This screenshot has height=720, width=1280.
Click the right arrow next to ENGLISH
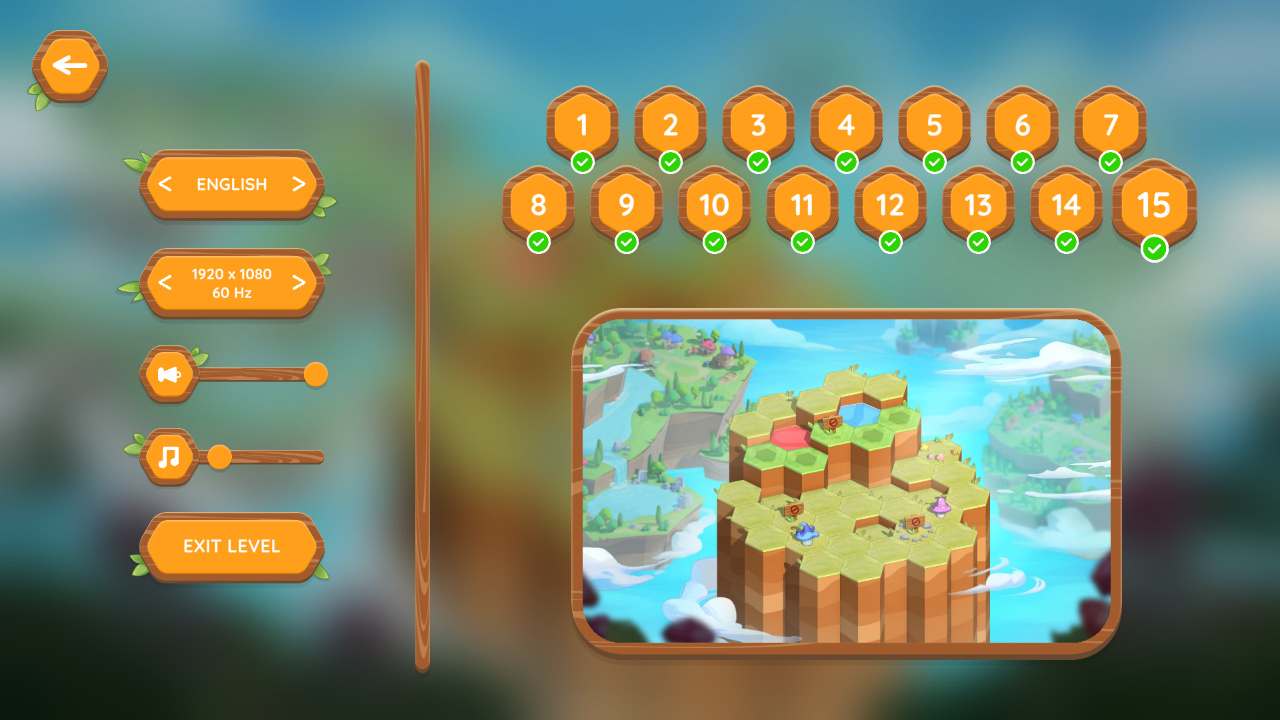[x=300, y=185]
